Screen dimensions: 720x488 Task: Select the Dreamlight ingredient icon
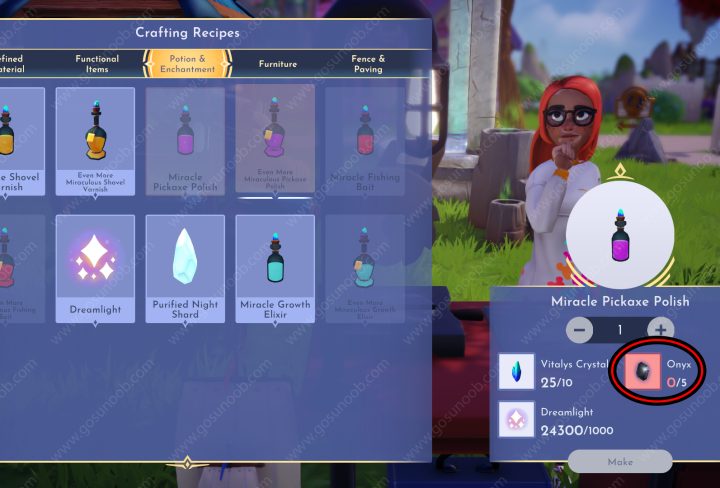(517, 420)
